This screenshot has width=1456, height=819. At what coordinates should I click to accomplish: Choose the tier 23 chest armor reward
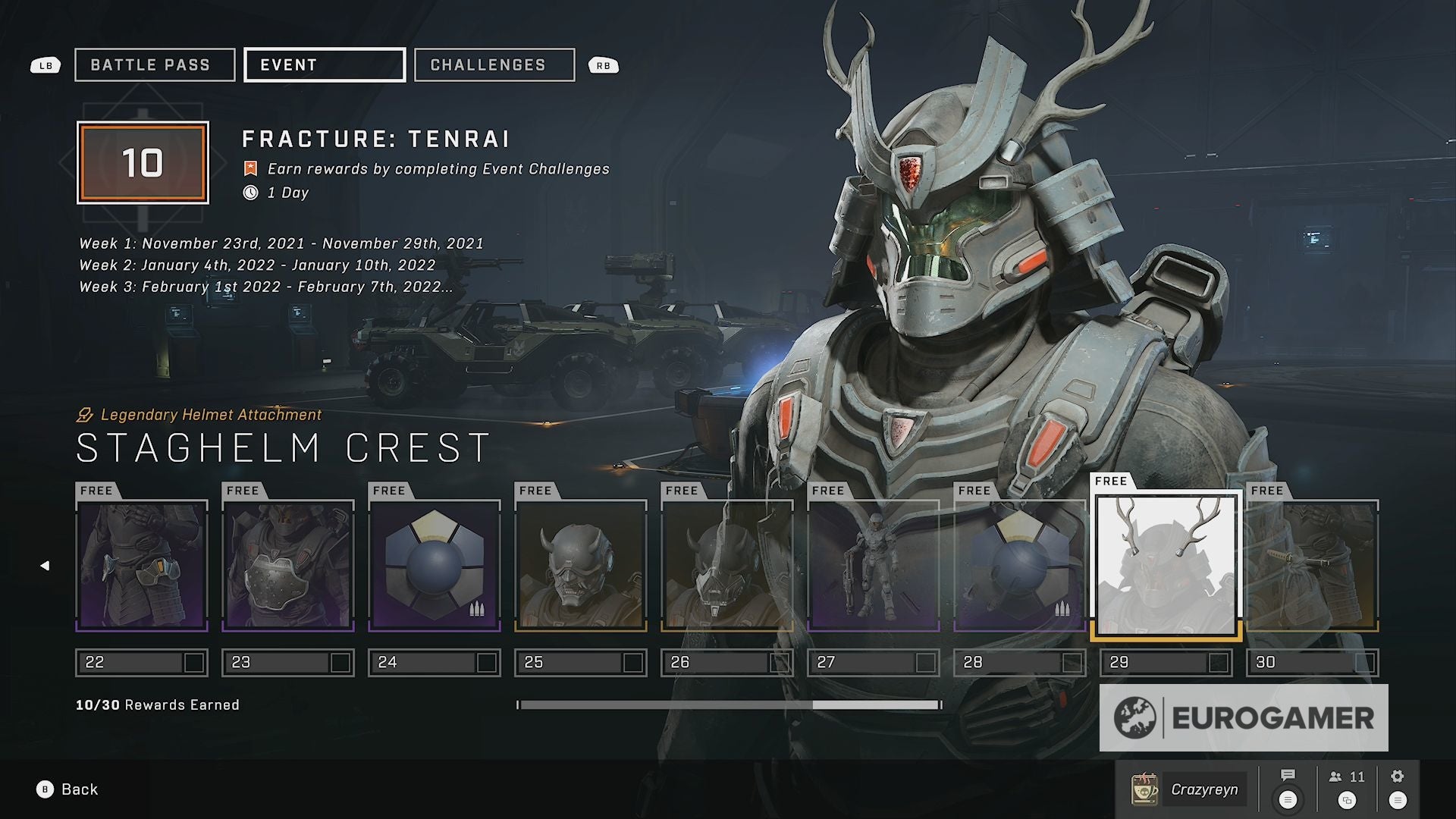(288, 566)
